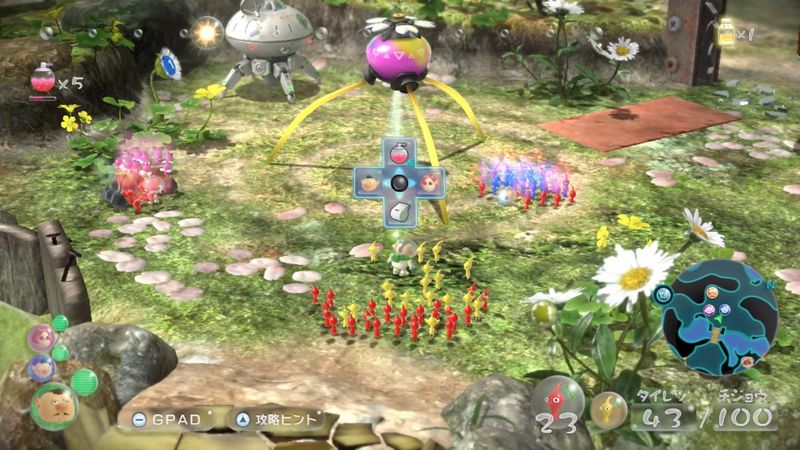Choose Brittany's face on the D-pad selector
Image resolution: width=800 pixels, height=450 pixels.
point(429,184)
